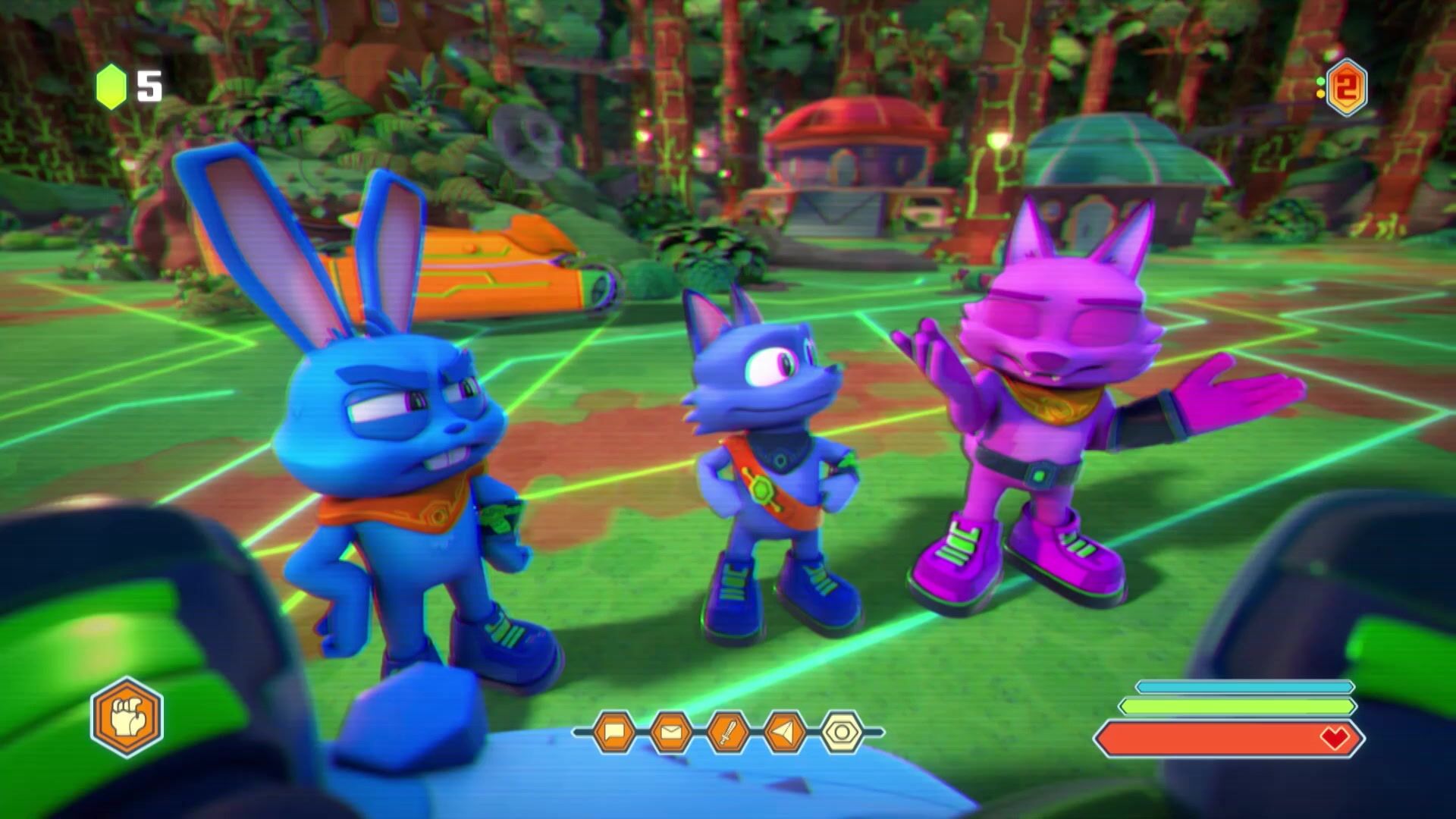Select the envelope mail icon
Image resolution: width=1456 pixels, height=819 pixels.
[671, 732]
